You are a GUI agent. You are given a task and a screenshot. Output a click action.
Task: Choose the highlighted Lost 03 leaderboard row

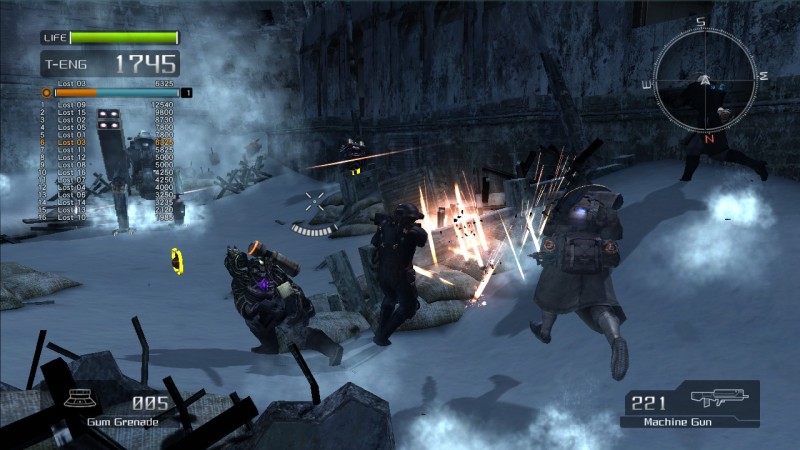click(72, 143)
